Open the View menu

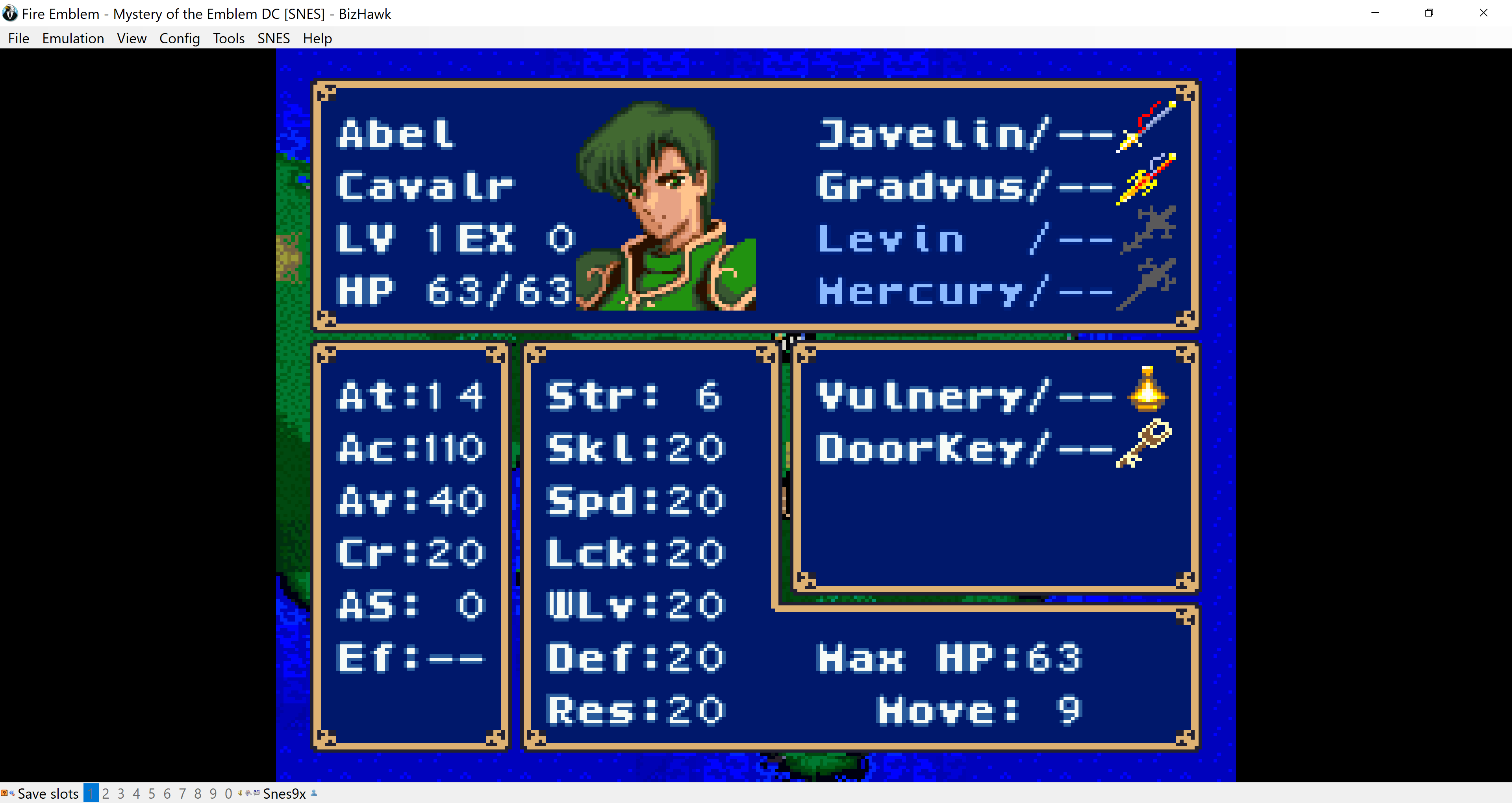(x=132, y=38)
